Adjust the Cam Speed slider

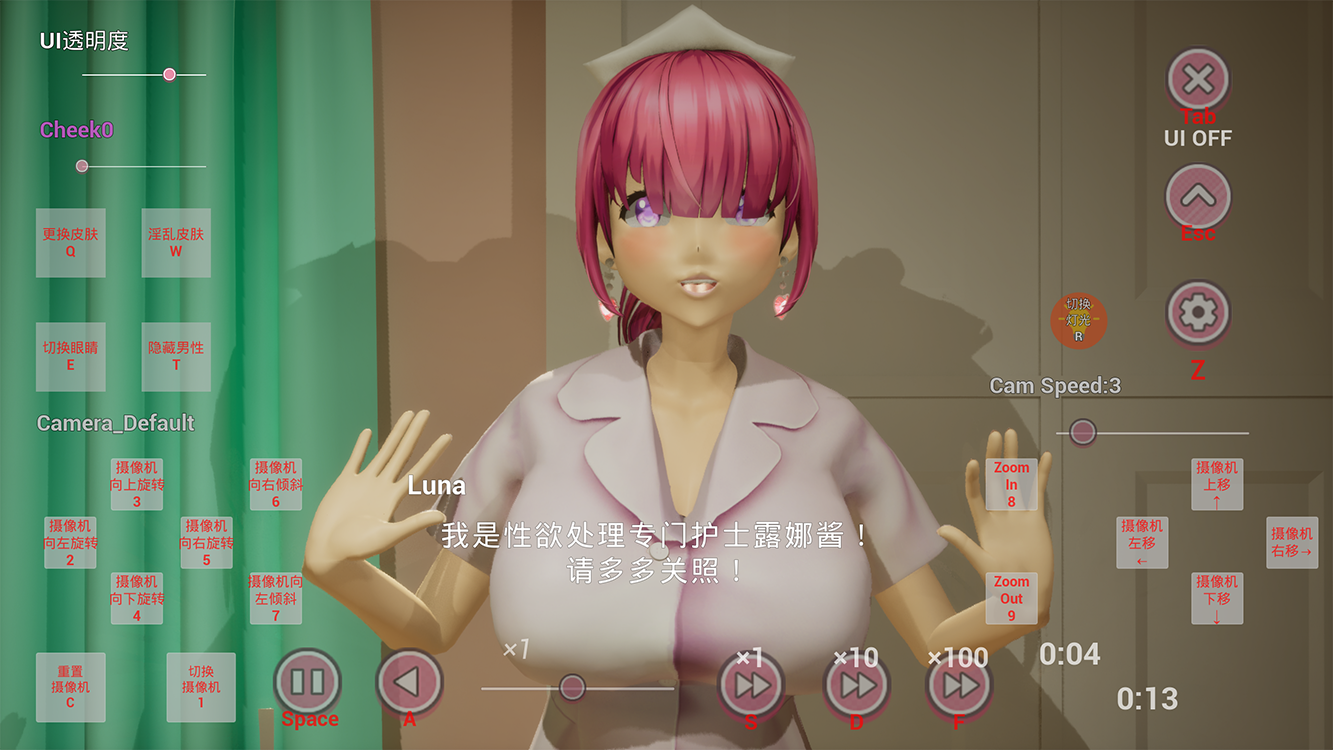point(1083,431)
